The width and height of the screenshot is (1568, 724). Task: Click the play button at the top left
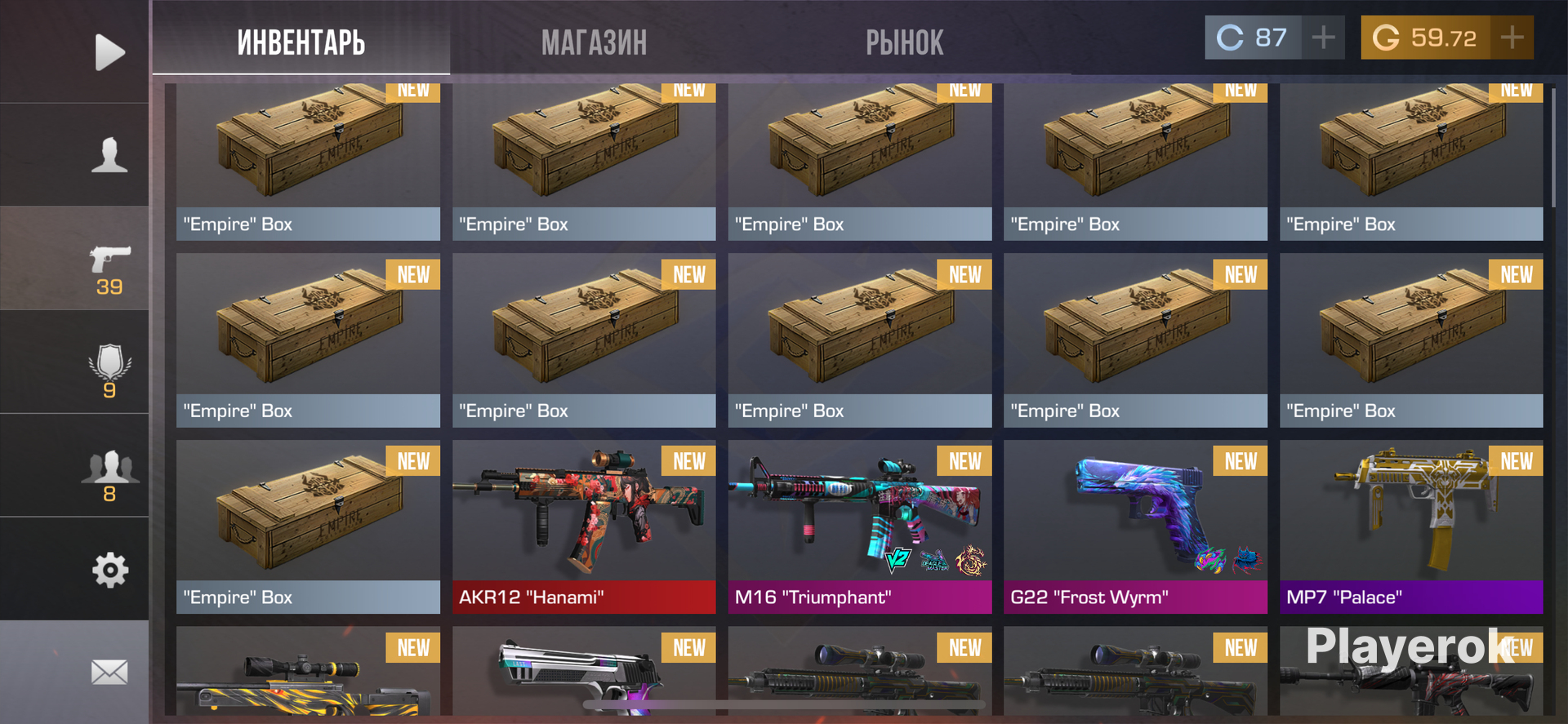(110, 51)
